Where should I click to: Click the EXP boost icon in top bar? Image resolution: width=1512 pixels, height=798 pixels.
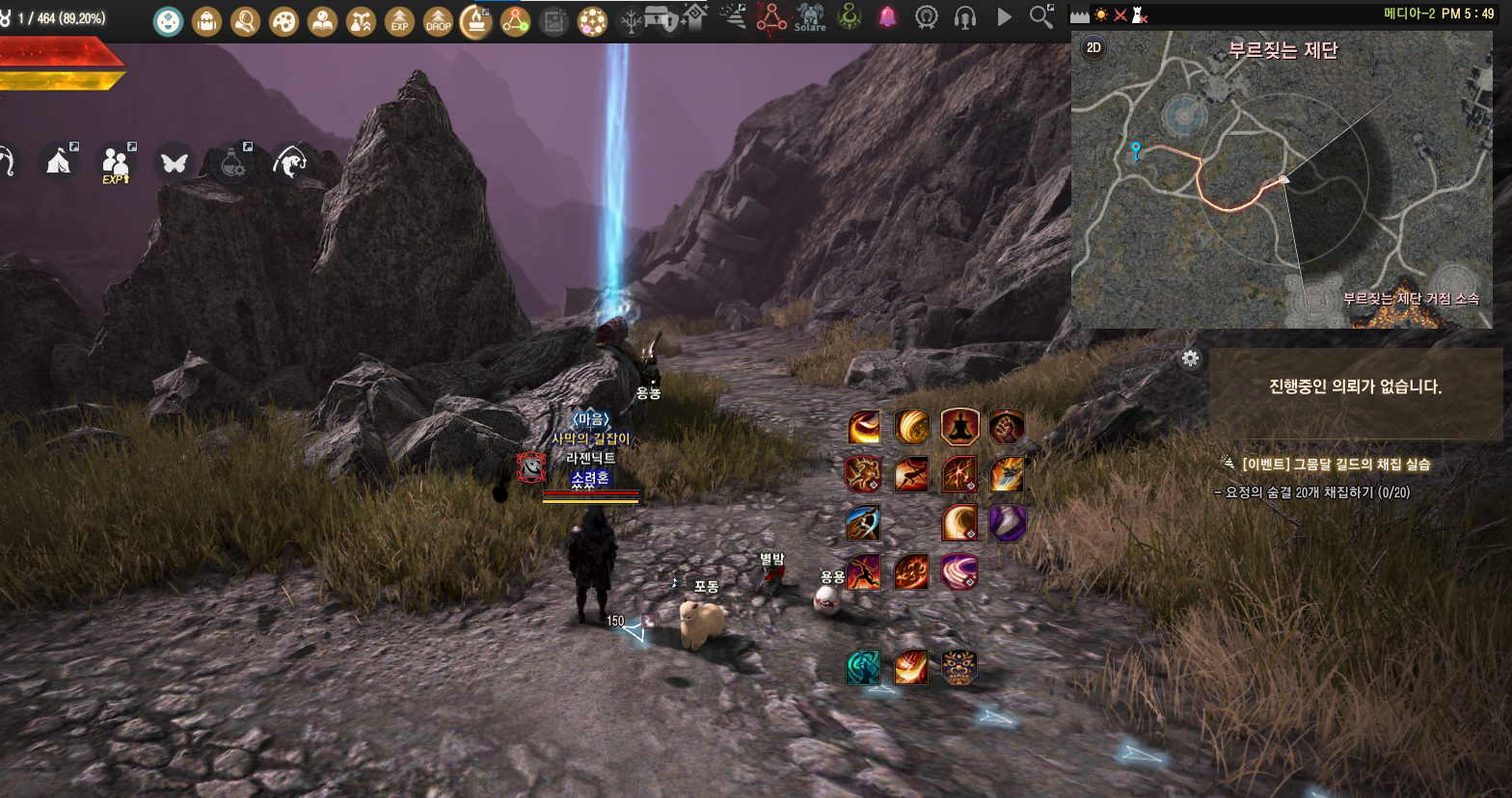(x=399, y=20)
